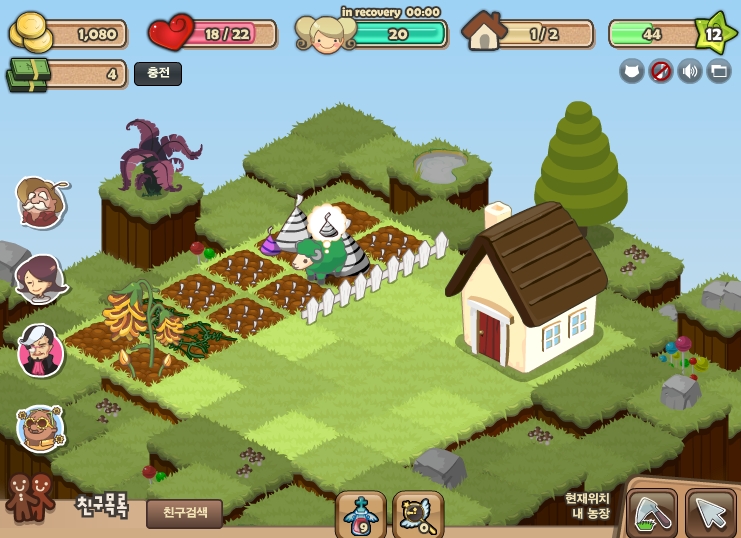Select the sickle farming tool

(x=652, y=513)
